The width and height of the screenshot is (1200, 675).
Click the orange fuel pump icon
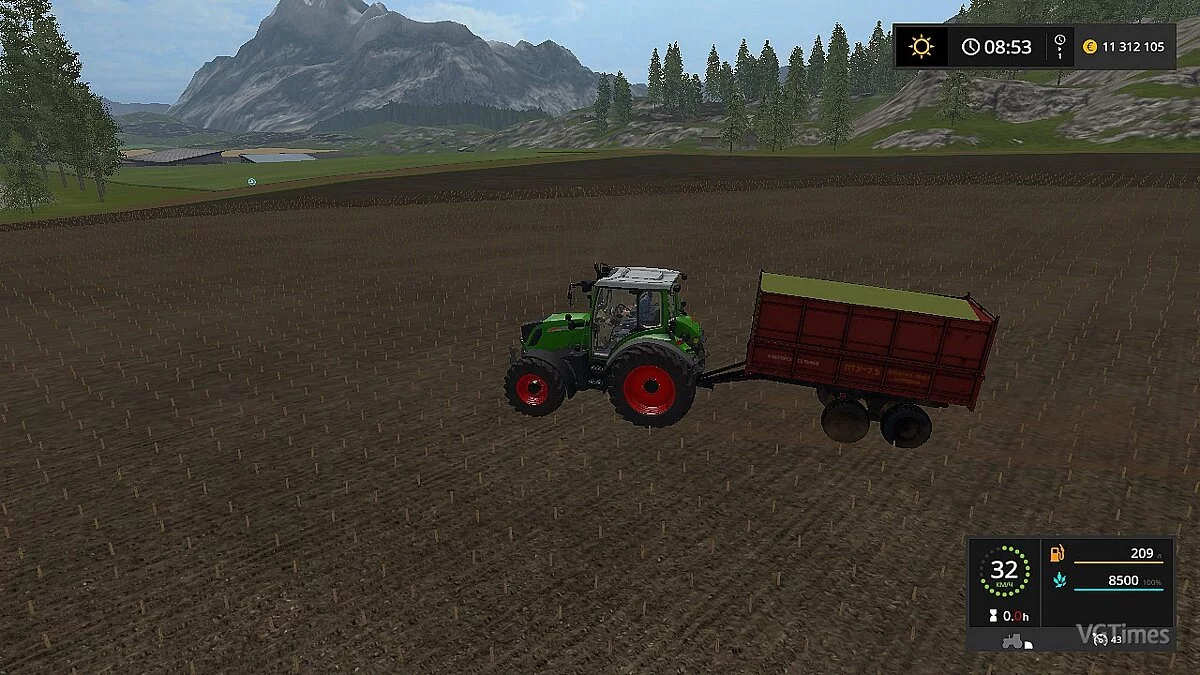pos(1056,554)
